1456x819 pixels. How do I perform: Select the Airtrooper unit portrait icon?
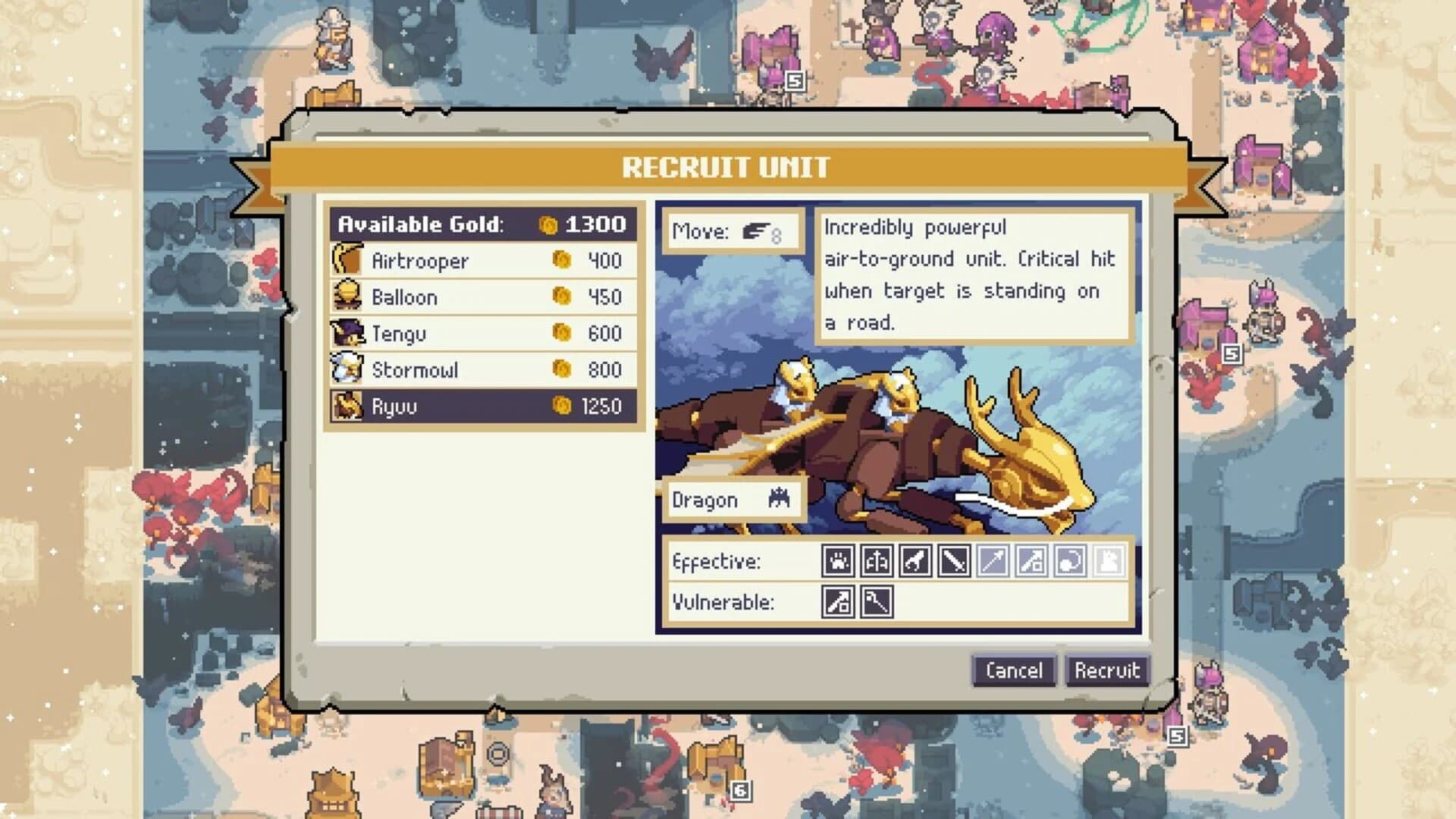click(x=348, y=260)
